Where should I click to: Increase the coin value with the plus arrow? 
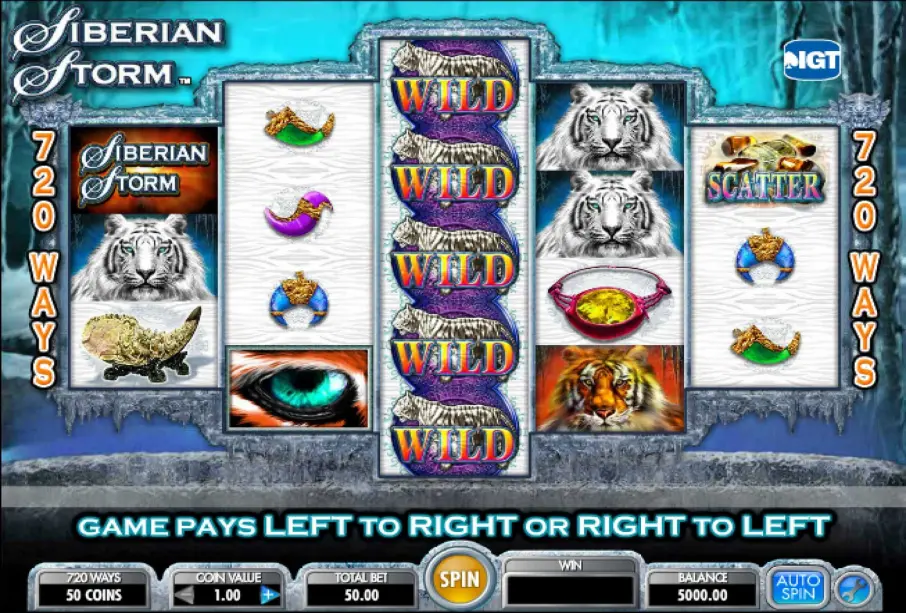pos(270,594)
